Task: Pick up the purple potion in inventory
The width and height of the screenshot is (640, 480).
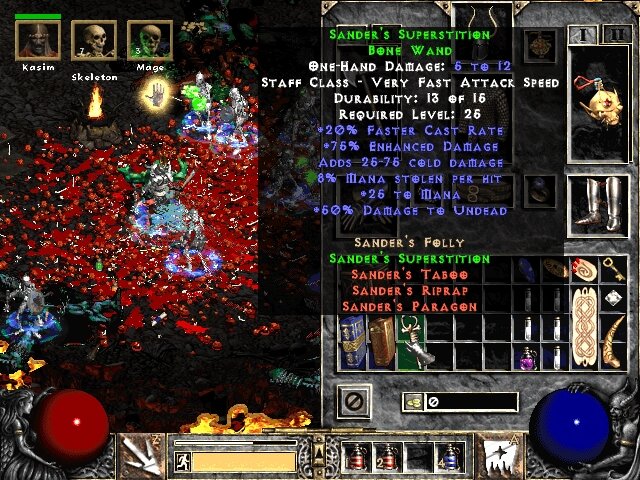Action: [x=527, y=356]
